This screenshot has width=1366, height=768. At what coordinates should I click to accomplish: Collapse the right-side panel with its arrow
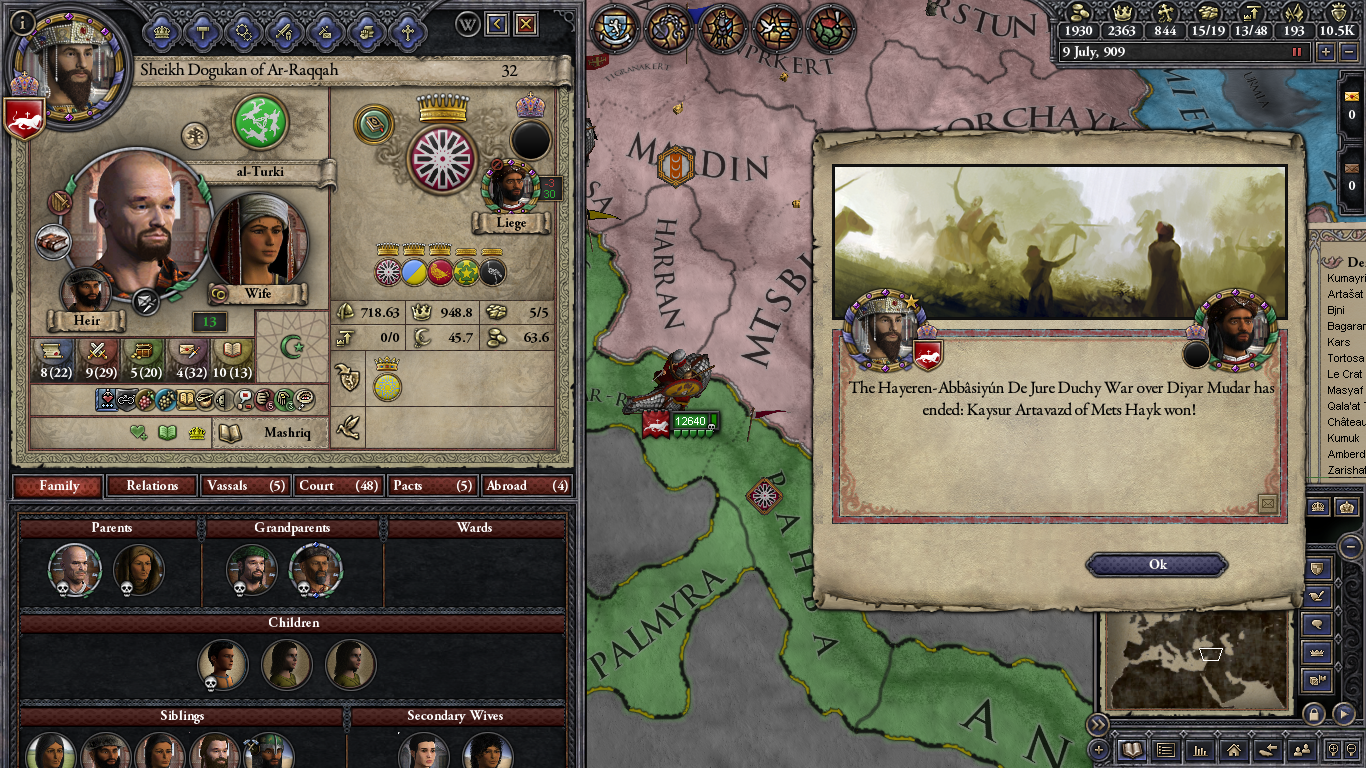[x=1352, y=547]
